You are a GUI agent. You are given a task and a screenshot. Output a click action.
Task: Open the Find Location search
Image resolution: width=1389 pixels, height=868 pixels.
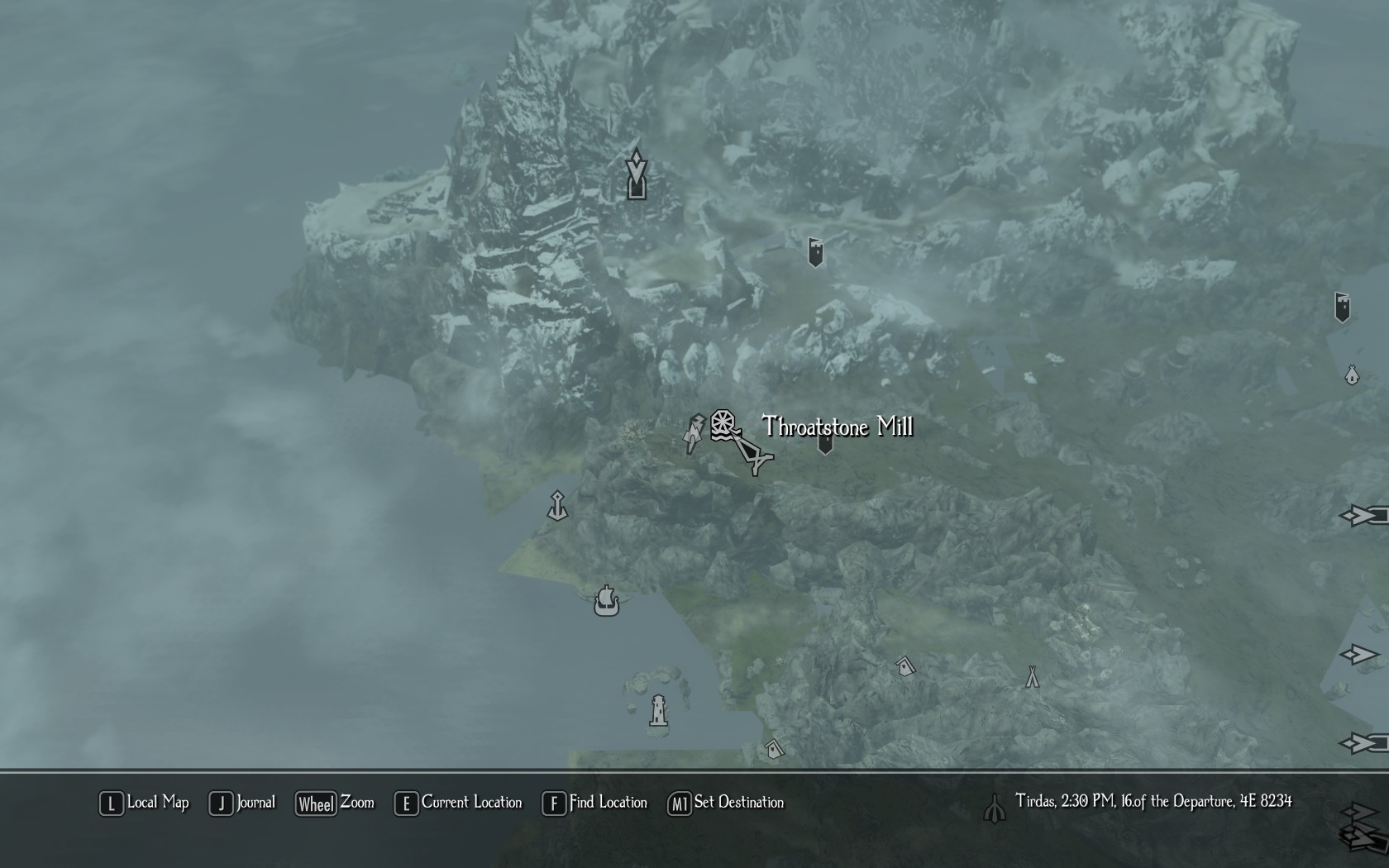point(595,803)
